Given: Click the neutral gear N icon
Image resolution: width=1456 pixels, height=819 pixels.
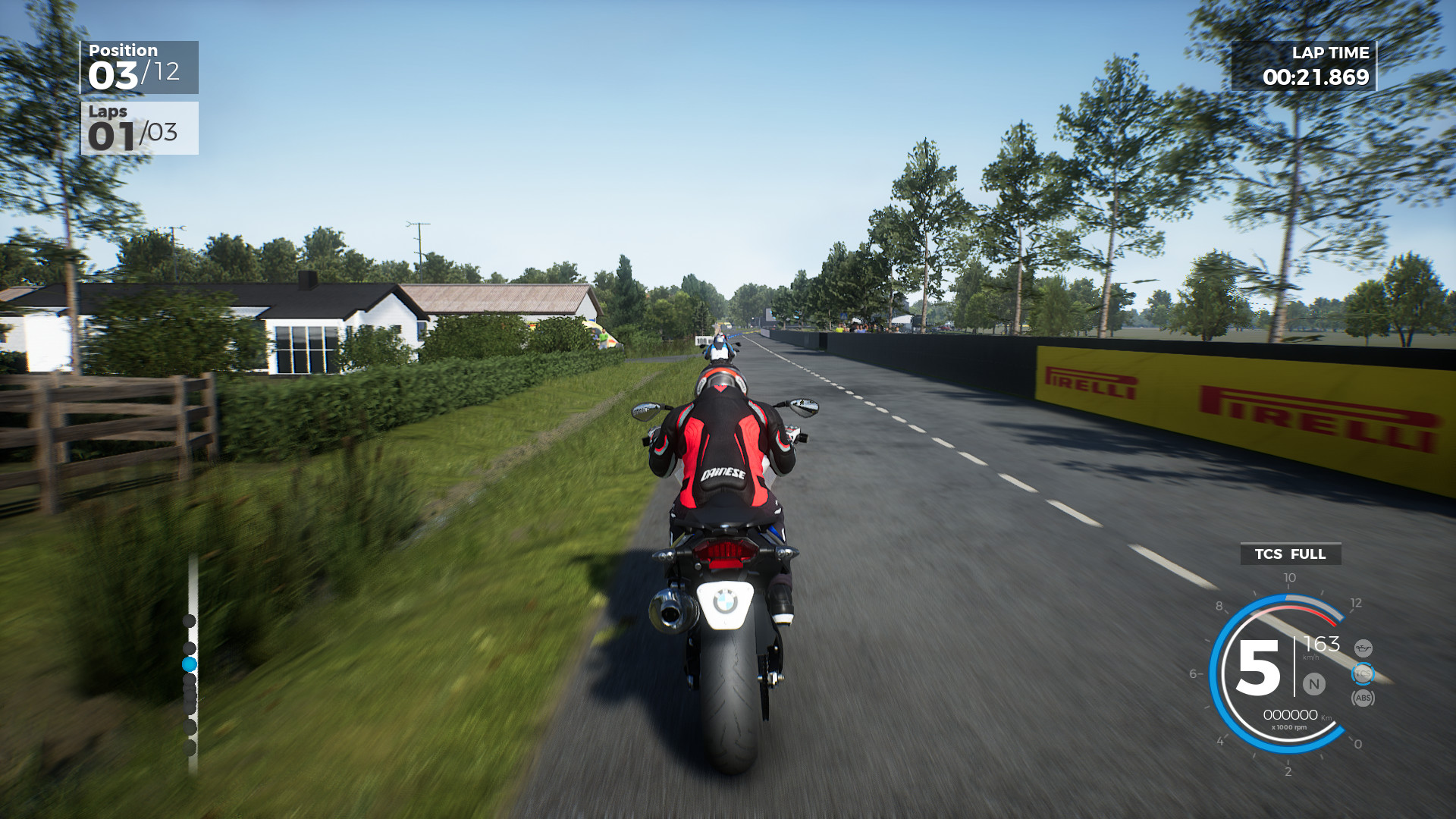Looking at the screenshot, I should coord(1314,684).
